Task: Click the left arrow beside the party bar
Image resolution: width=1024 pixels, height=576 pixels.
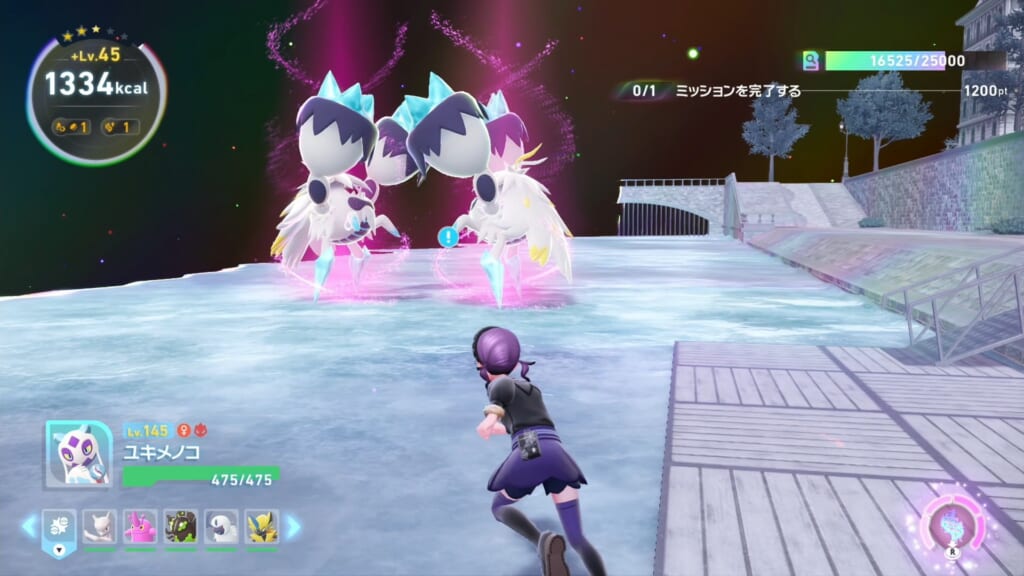Action: (28, 526)
